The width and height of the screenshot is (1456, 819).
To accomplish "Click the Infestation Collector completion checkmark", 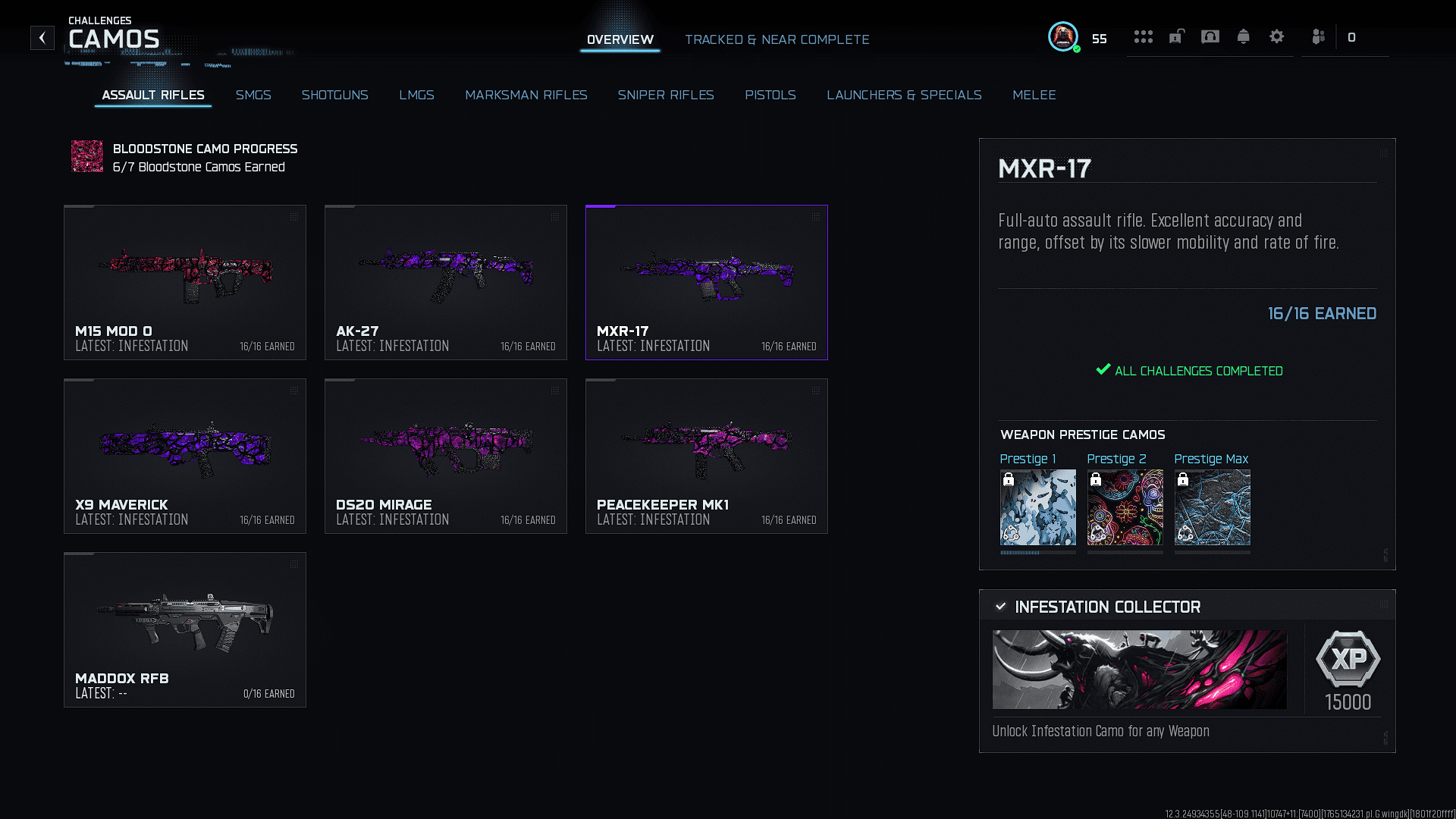I will [1003, 607].
